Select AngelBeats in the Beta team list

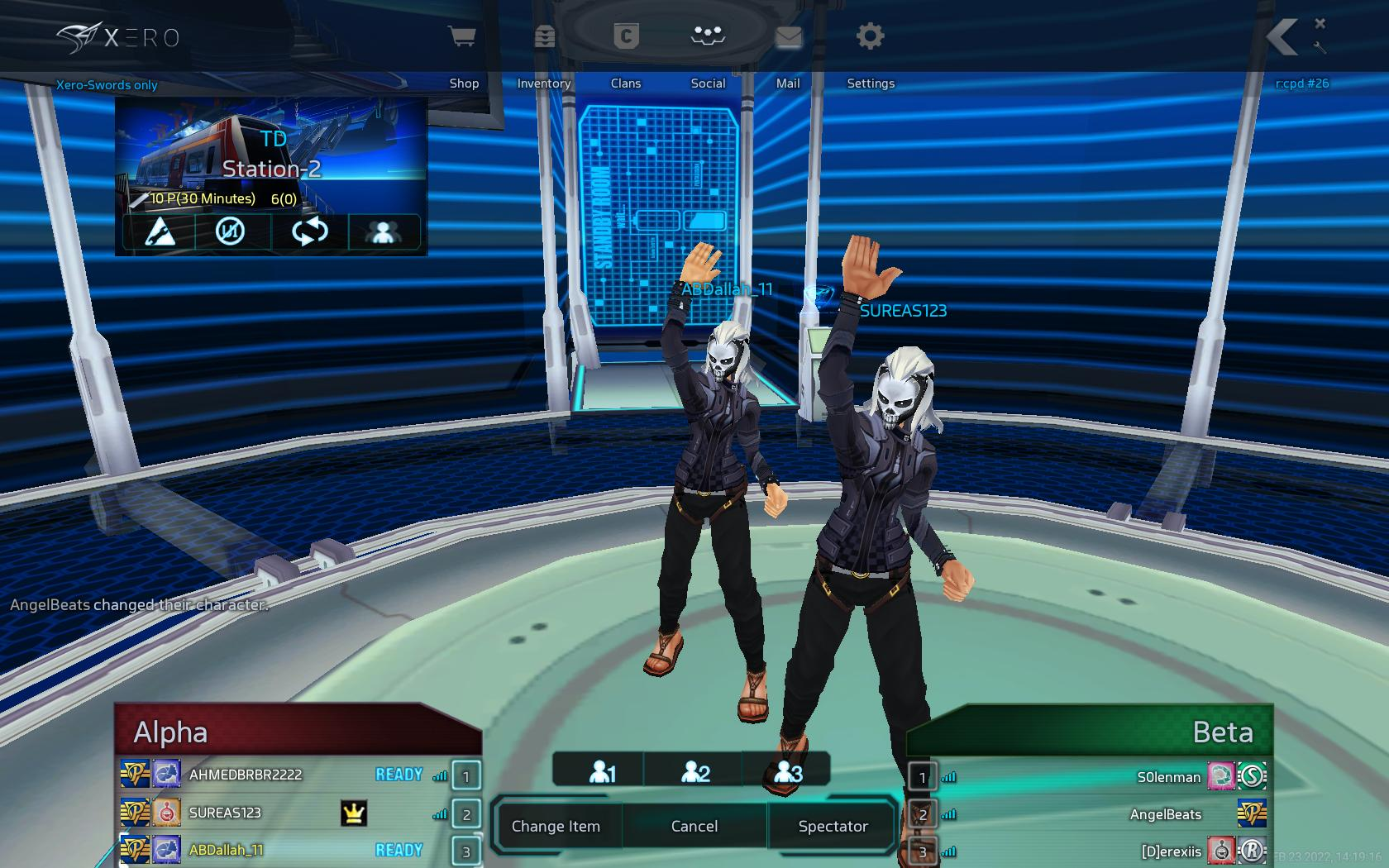(x=1165, y=814)
